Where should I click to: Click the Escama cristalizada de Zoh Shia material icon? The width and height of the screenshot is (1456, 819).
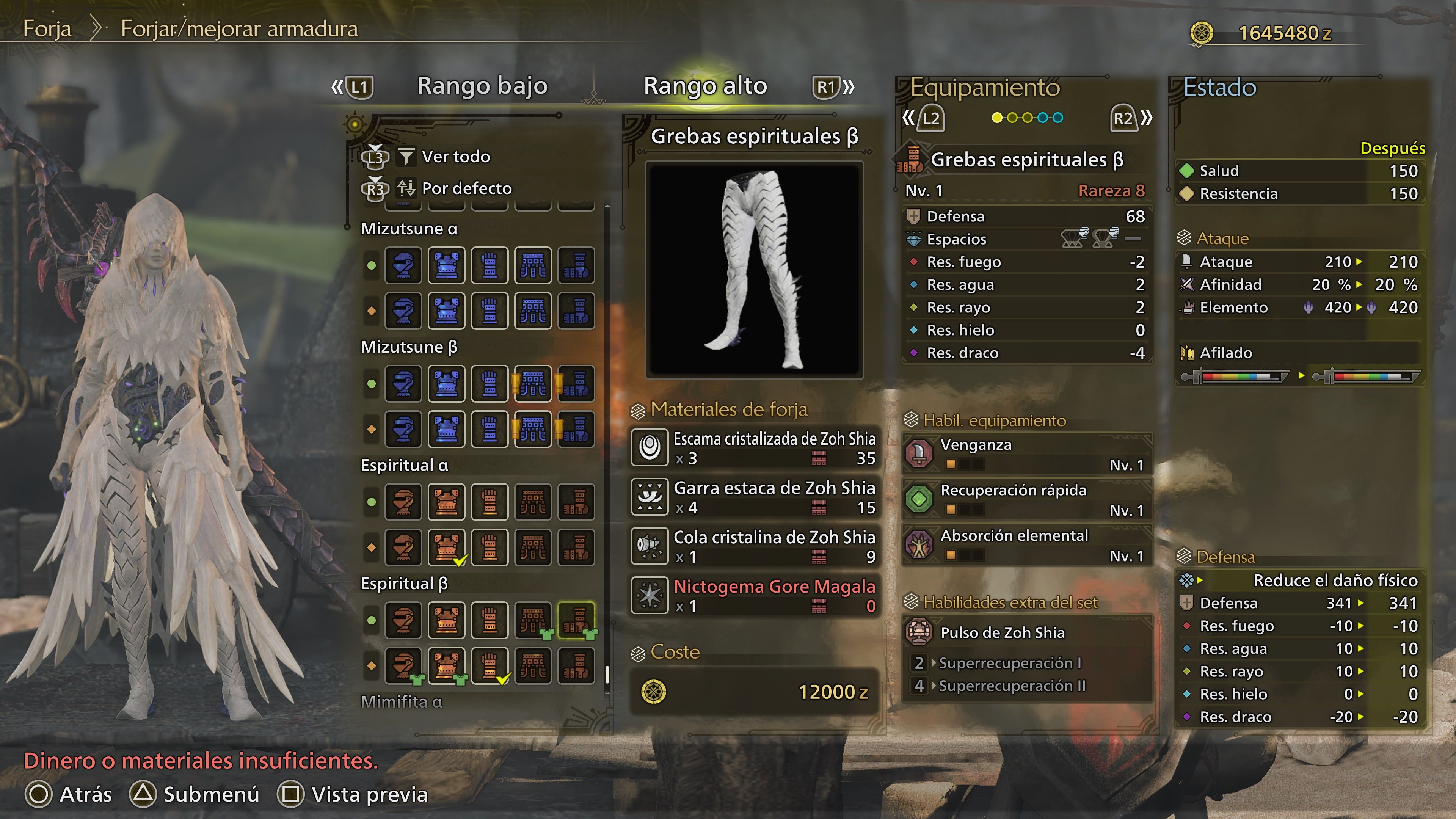pyautogui.click(x=650, y=447)
